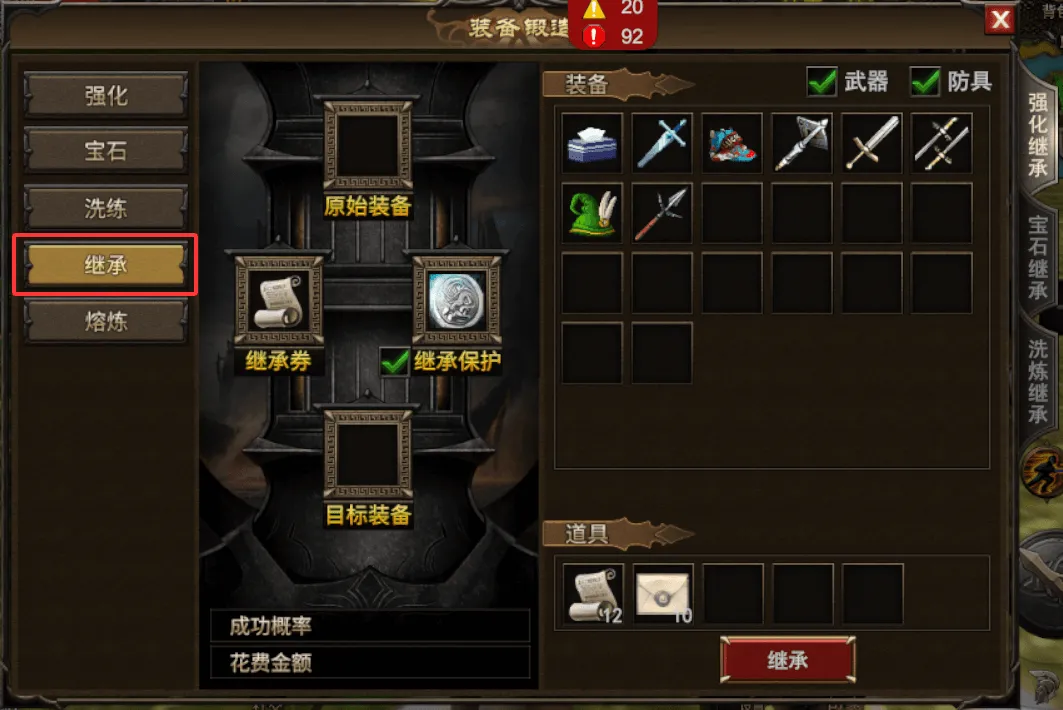Switch to the 宝石继承 side tab
The height and width of the screenshot is (710, 1063).
click(x=1039, y=257)
